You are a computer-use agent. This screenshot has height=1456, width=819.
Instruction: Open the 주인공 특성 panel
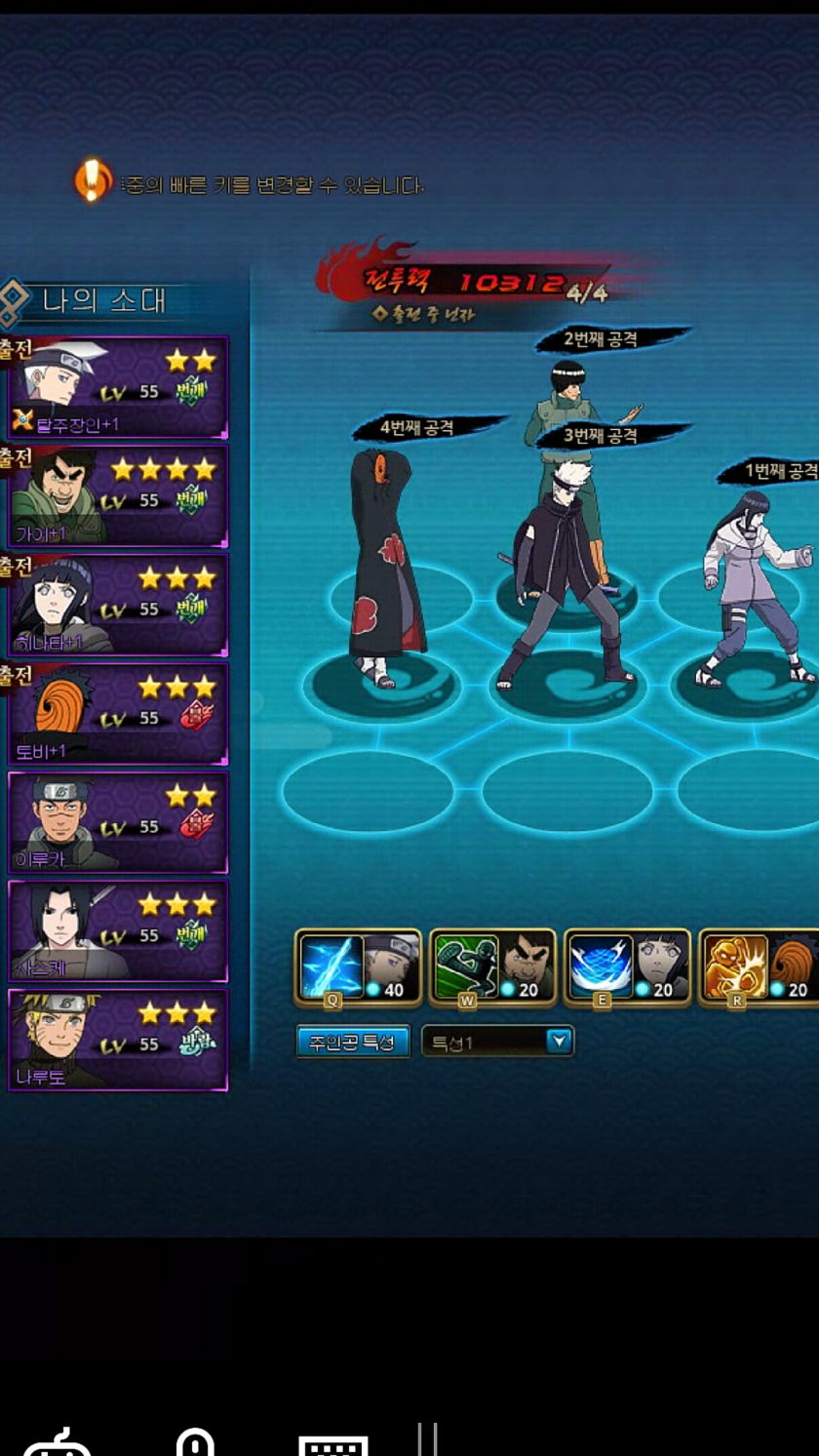point(352,1042)
